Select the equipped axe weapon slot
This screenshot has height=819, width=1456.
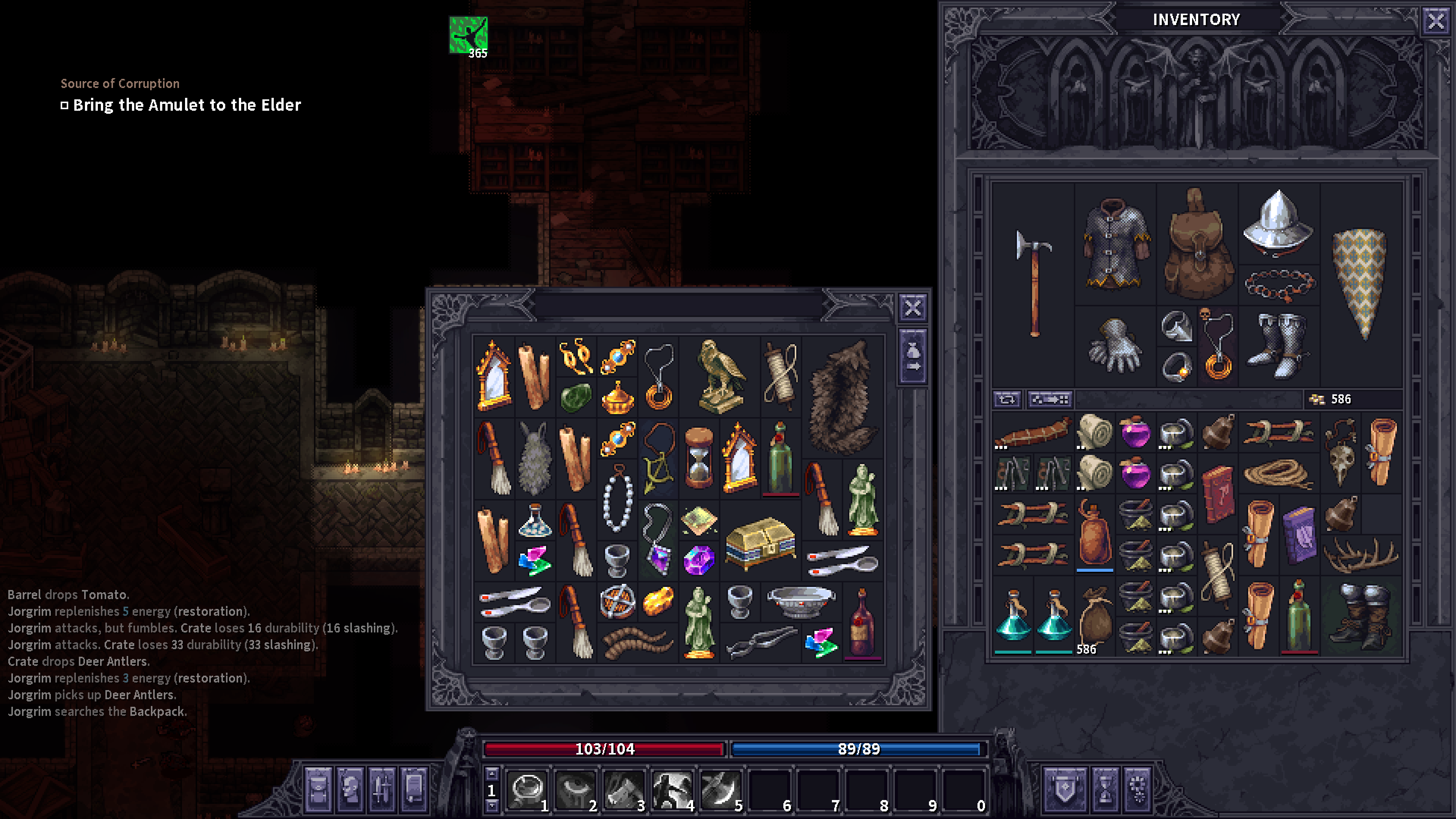(1034, 282)
